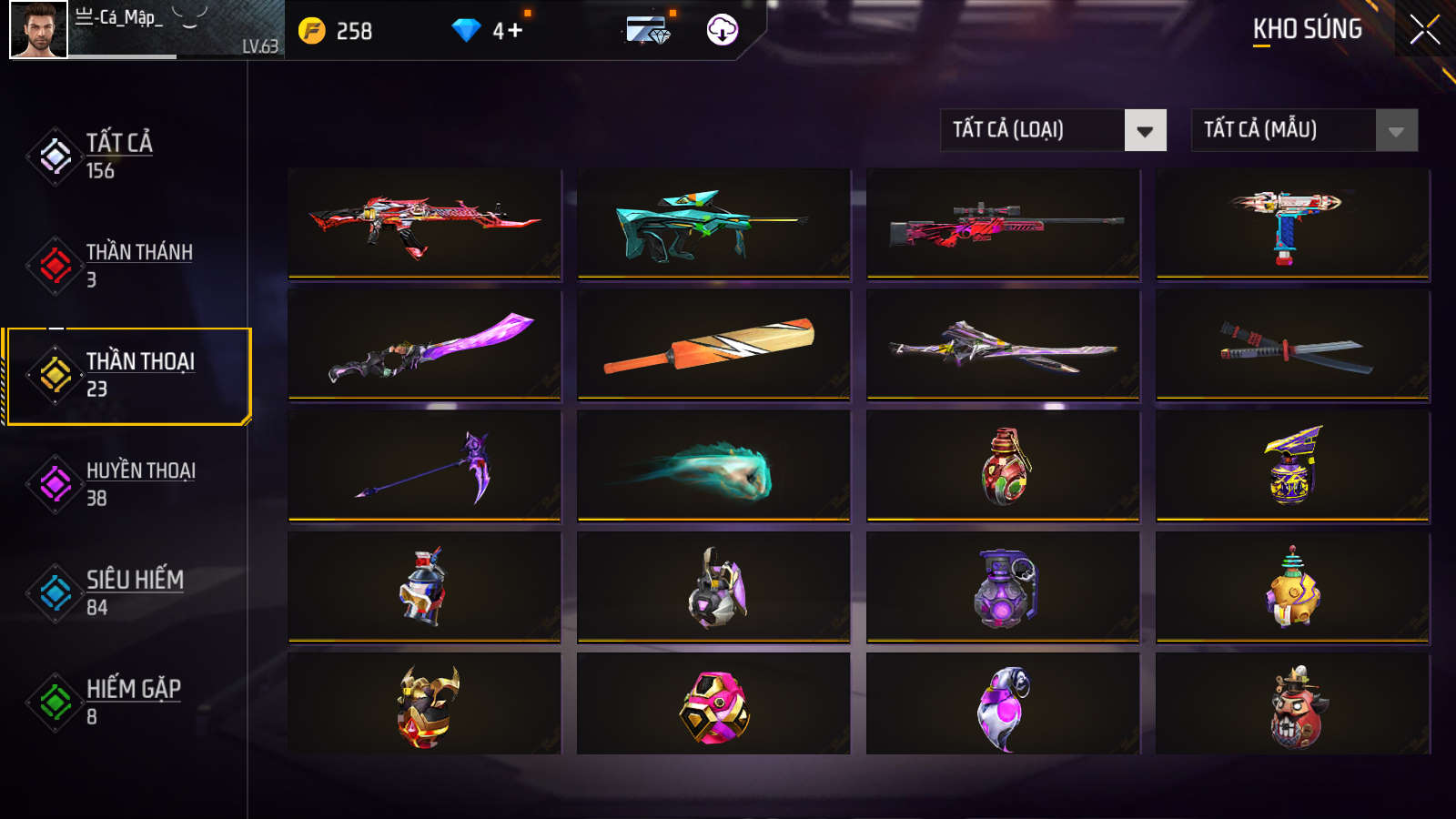Open the Tất Cả (Loại) type dropdown
The width and height of the screenshot is (1456, 819).
click(x=1053, y=130)
